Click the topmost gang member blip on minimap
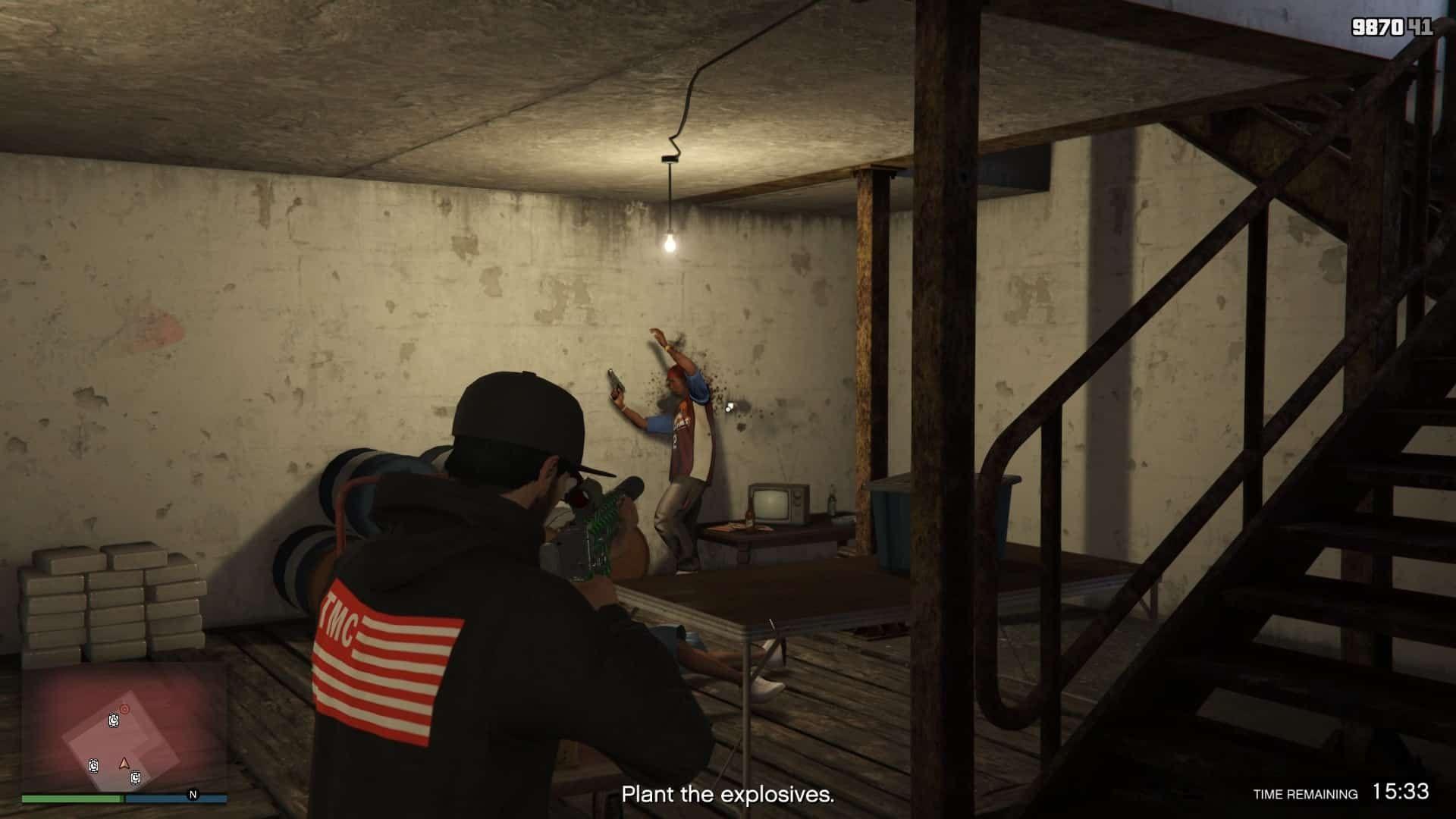Screen dimensions: 1456x819 [114, 721]
